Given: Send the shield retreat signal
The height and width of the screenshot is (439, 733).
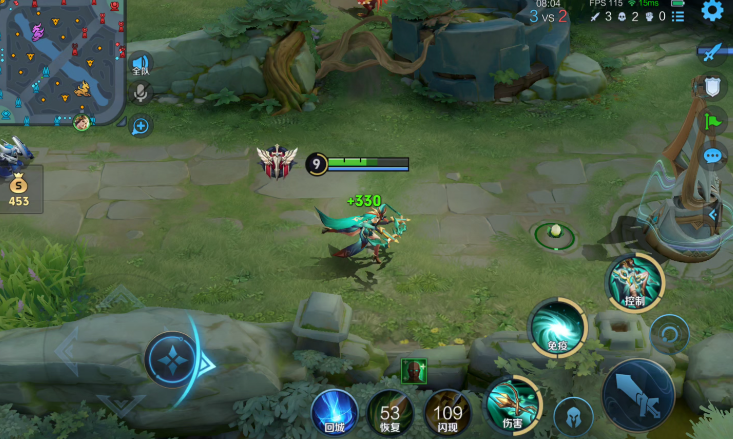Looking at the screenshot, I should pyautogui.click(x=712, y=87).
